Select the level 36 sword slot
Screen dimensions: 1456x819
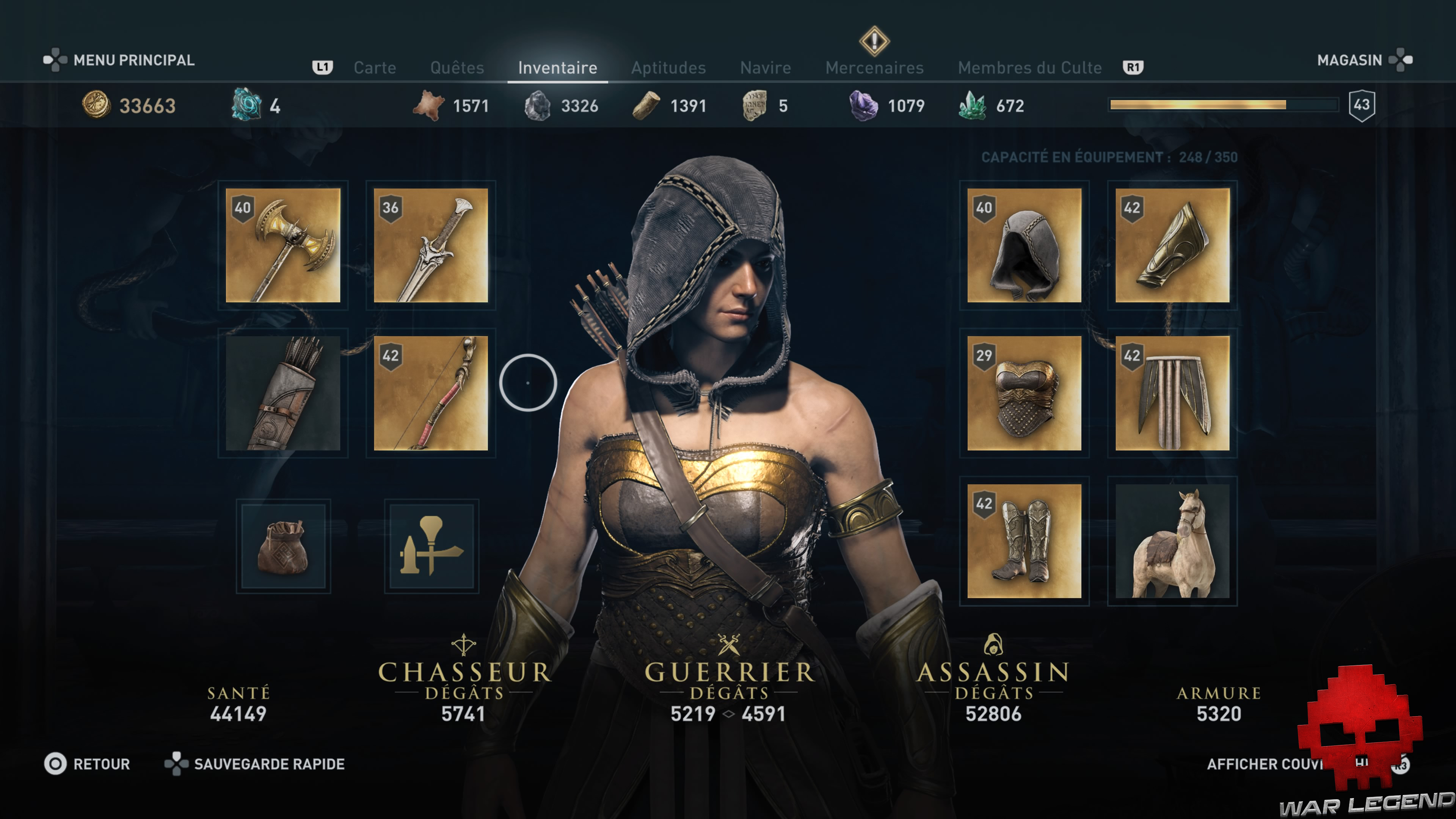[x=431, y=245]
